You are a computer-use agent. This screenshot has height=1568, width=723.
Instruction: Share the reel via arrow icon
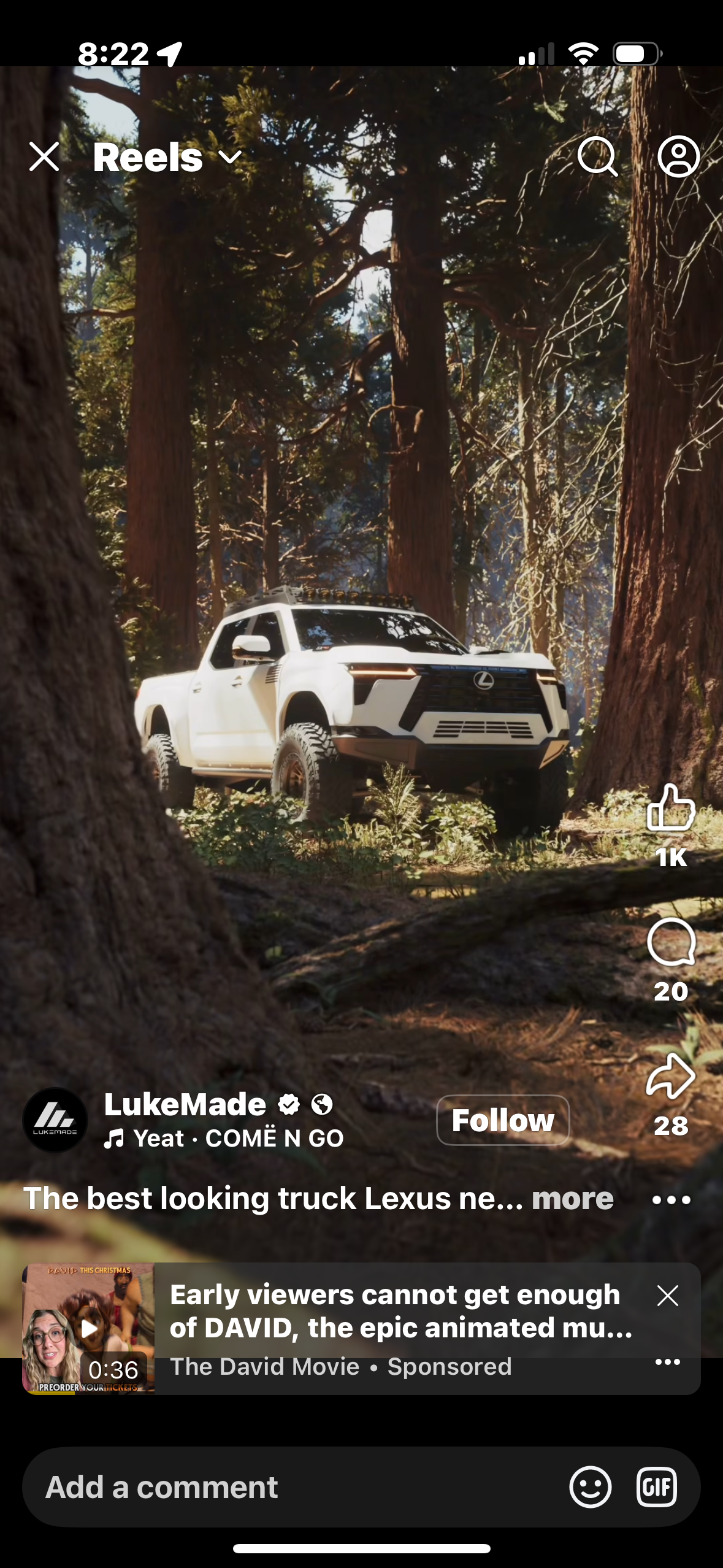coord(671,1076)
